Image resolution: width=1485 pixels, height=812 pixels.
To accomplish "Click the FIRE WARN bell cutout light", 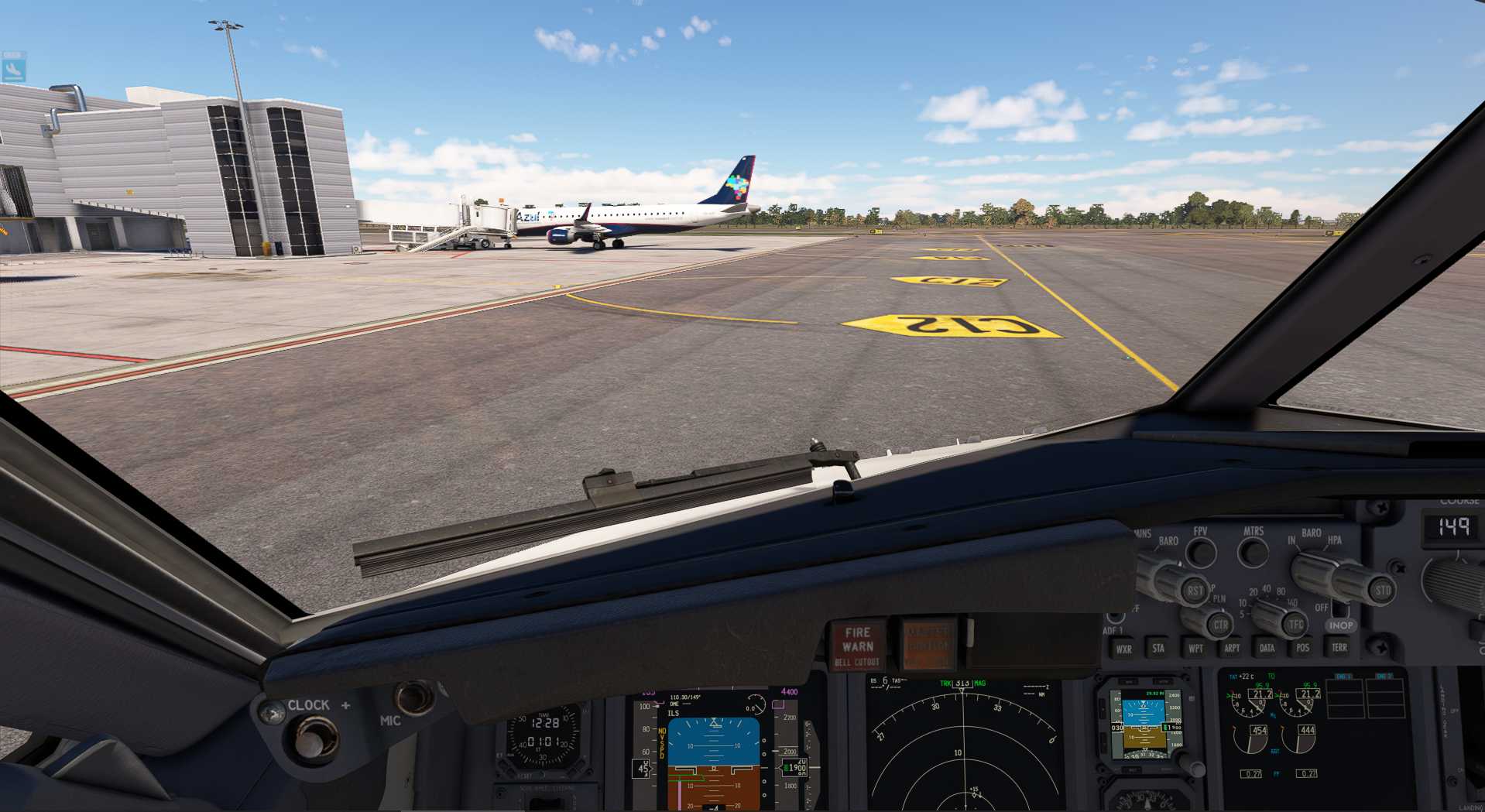I will click(x=858, y=646).
